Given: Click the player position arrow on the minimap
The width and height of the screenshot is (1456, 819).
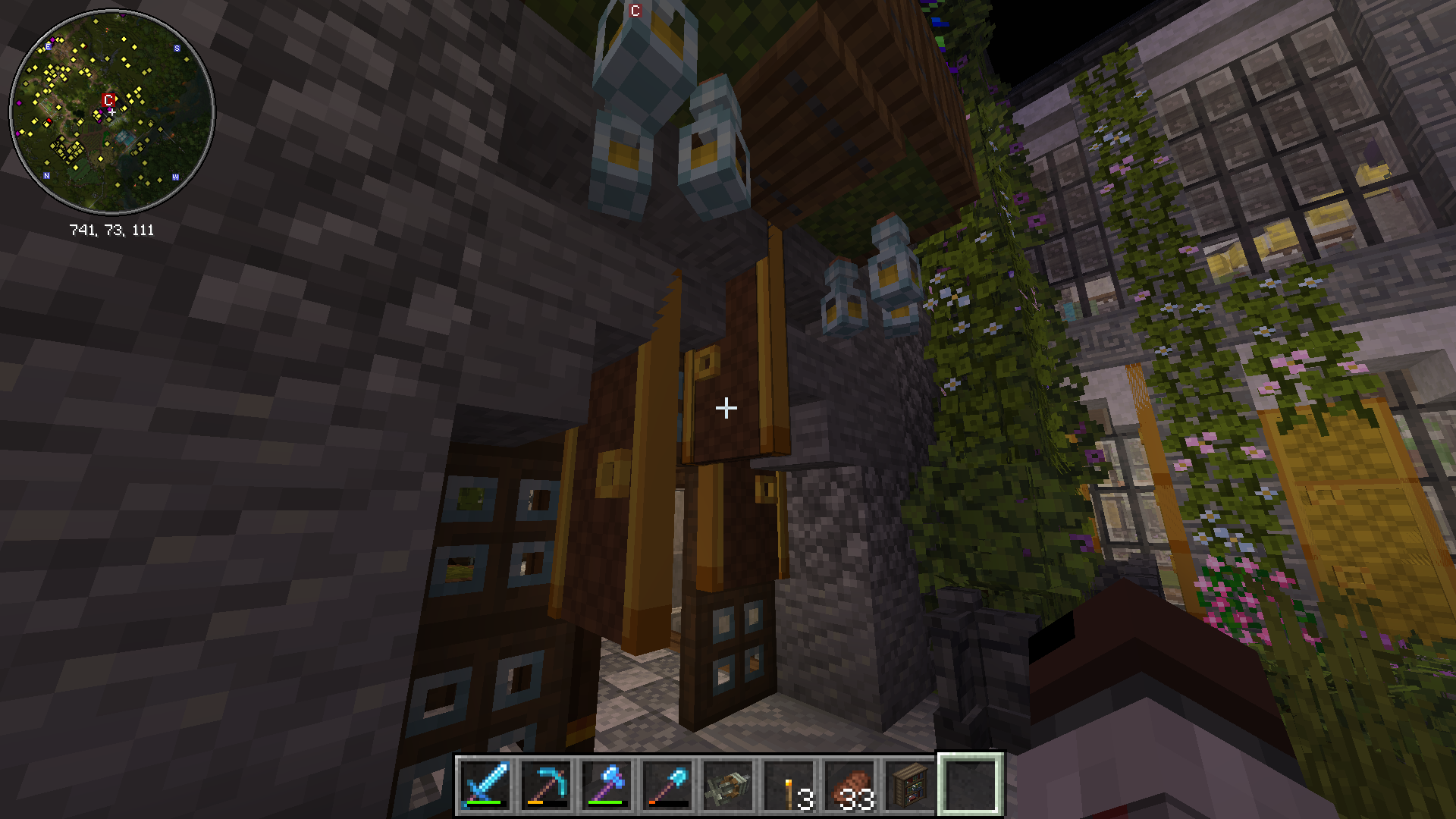Looking at the screenshot, I should (111, 111).
